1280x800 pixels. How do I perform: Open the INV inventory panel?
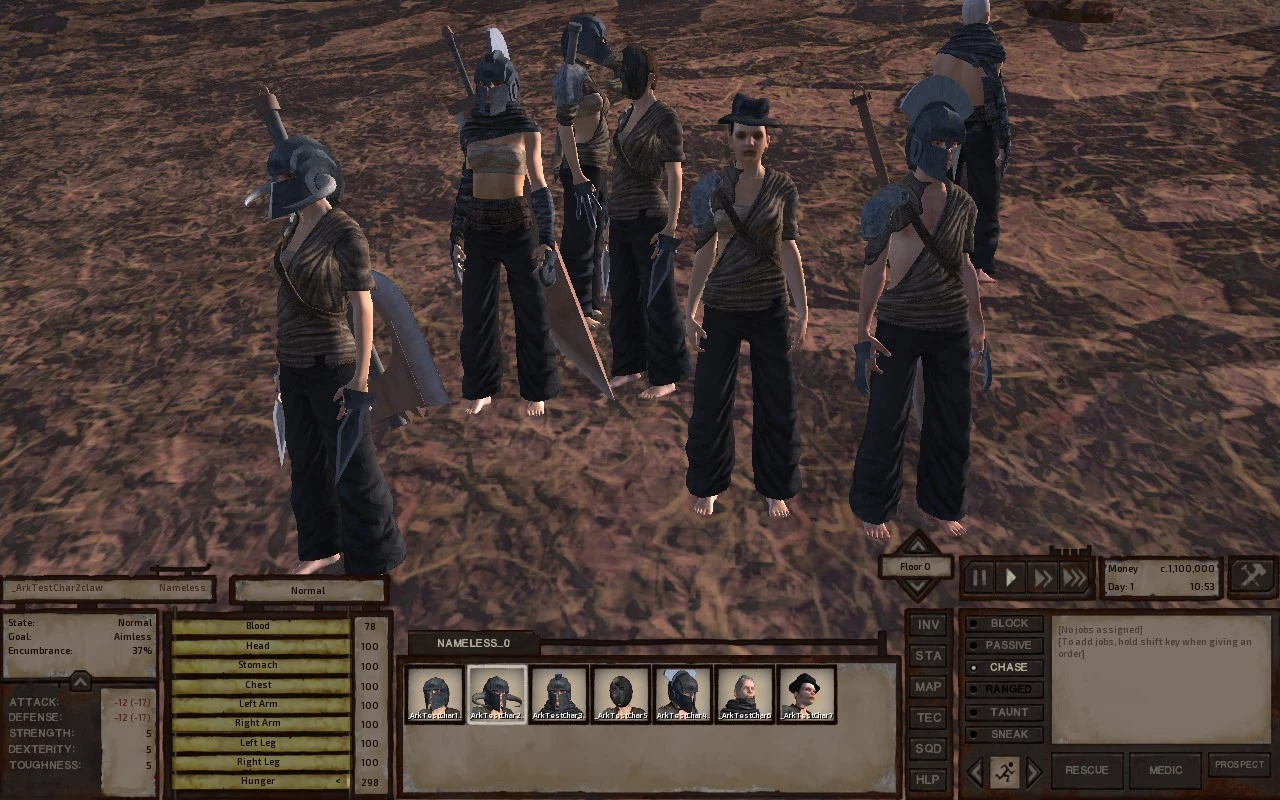(x=928, y=625)
